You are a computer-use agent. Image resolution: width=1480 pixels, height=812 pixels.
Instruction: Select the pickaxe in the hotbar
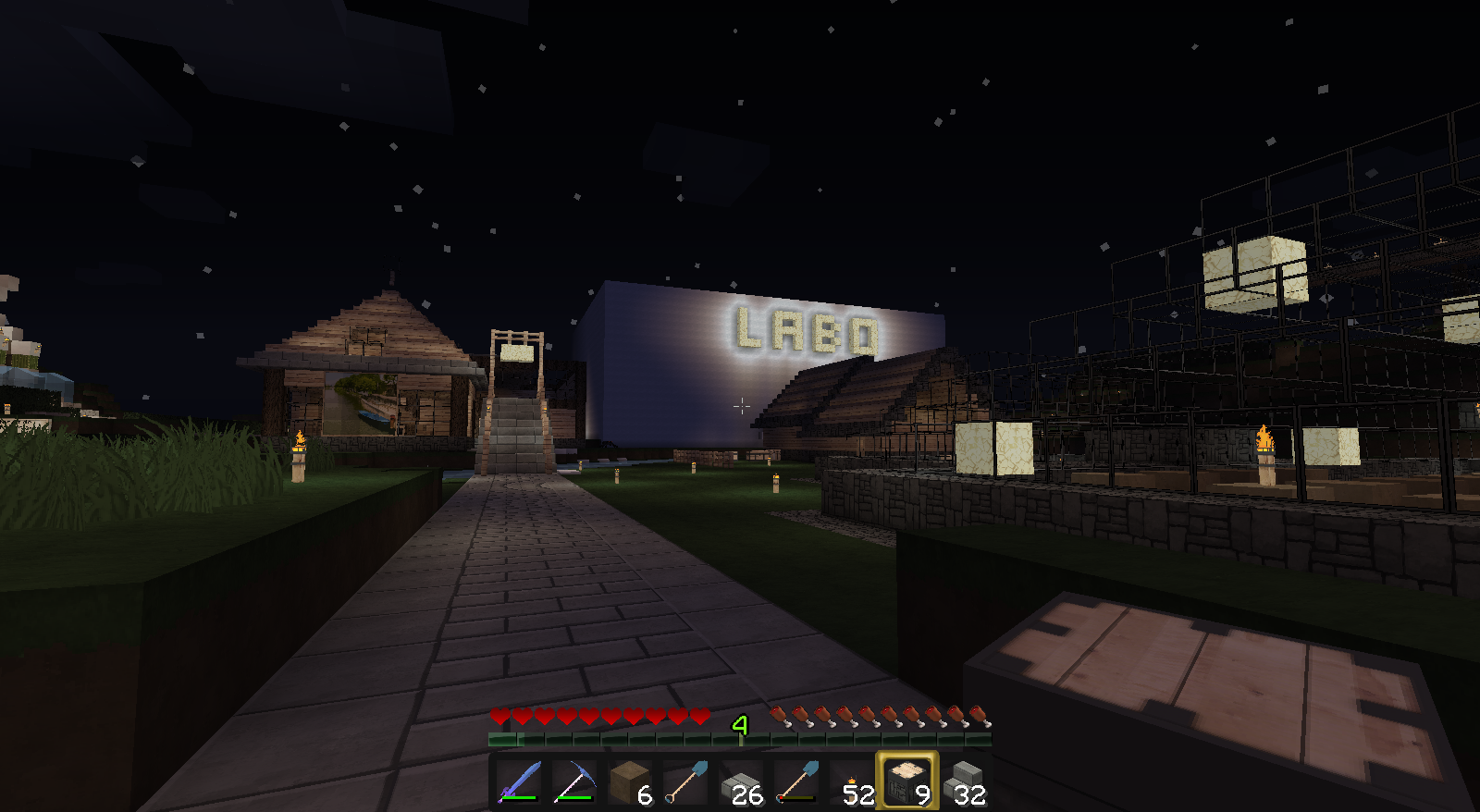click(574, 781)
